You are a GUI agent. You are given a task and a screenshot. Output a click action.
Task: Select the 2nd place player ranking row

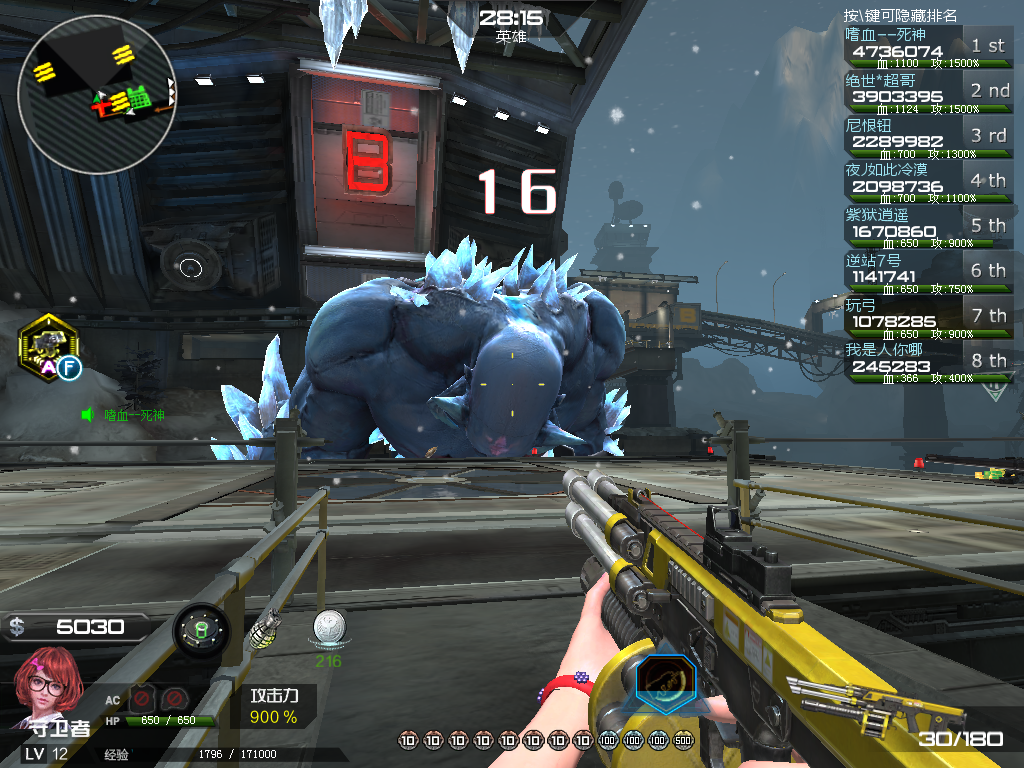click(927, 93)
